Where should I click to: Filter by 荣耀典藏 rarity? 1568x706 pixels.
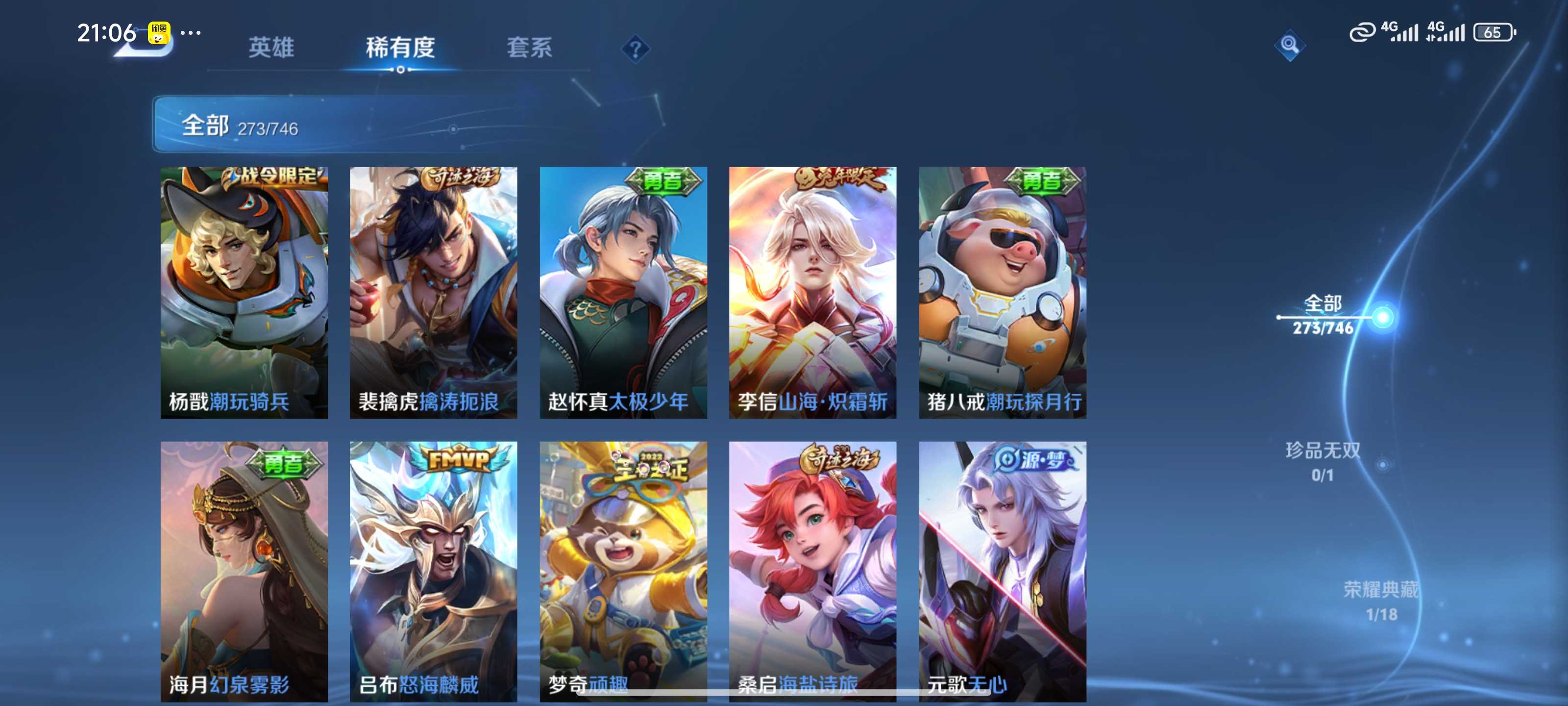pyautogui.click(x=1380, y=601)
